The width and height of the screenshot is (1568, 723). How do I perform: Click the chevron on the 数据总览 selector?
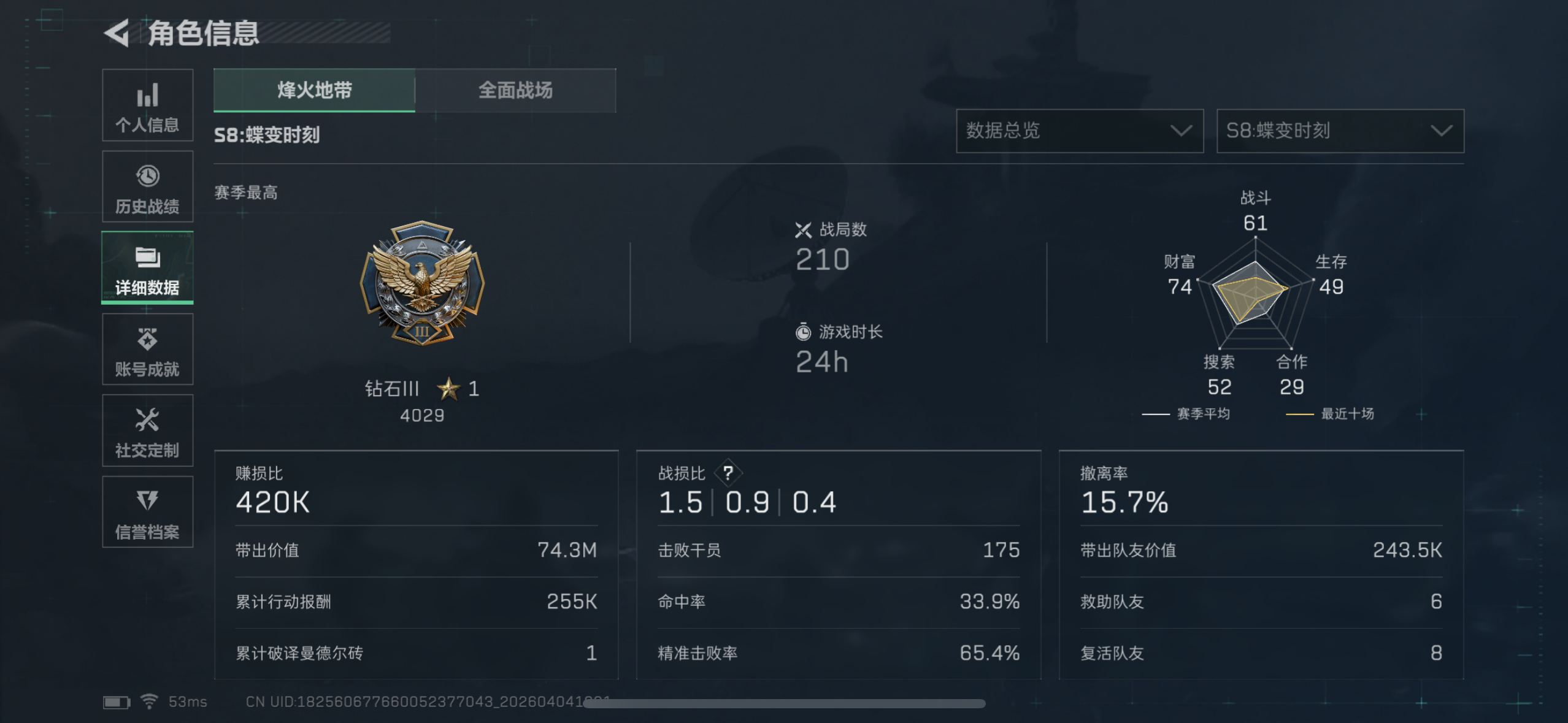[1181, 131]
